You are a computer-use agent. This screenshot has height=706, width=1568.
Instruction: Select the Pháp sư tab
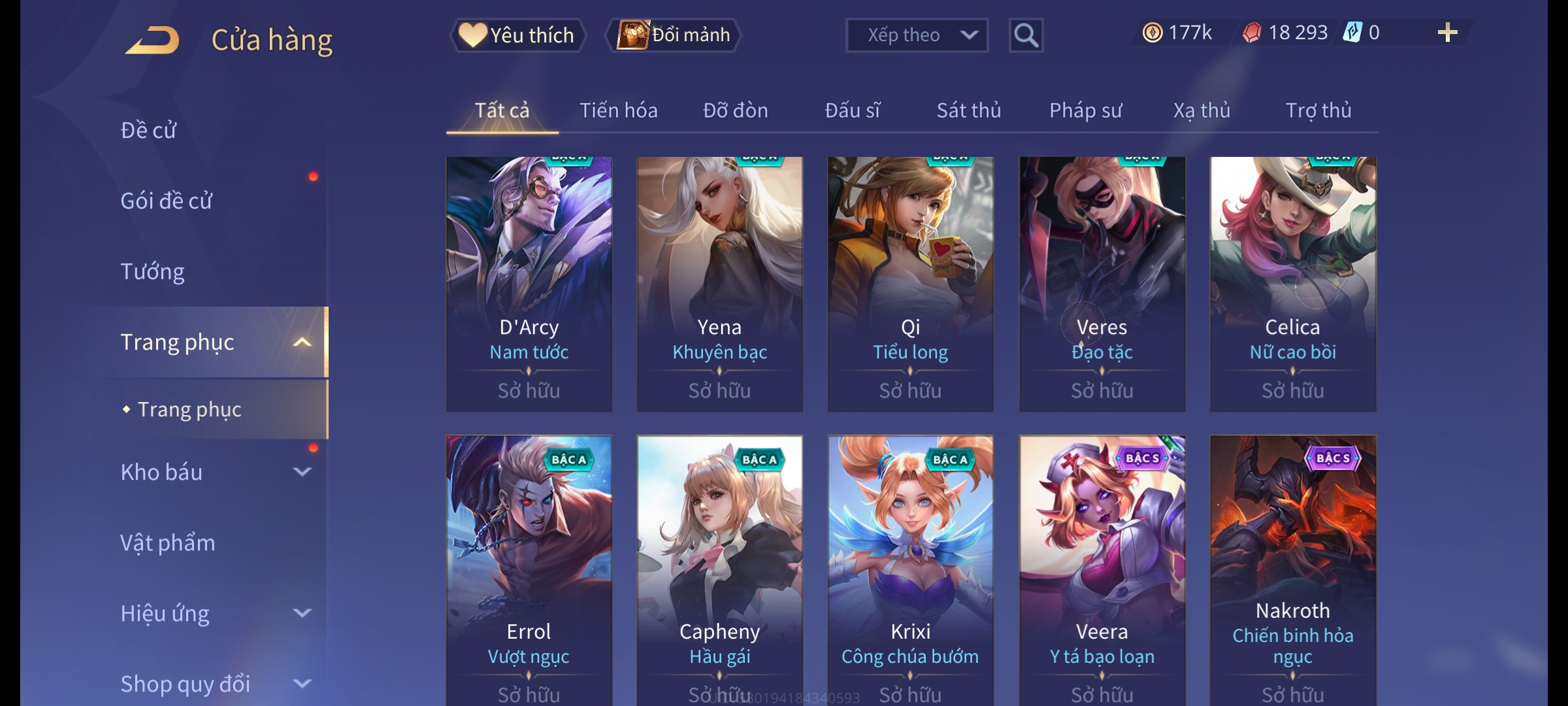pos(1085,110)
